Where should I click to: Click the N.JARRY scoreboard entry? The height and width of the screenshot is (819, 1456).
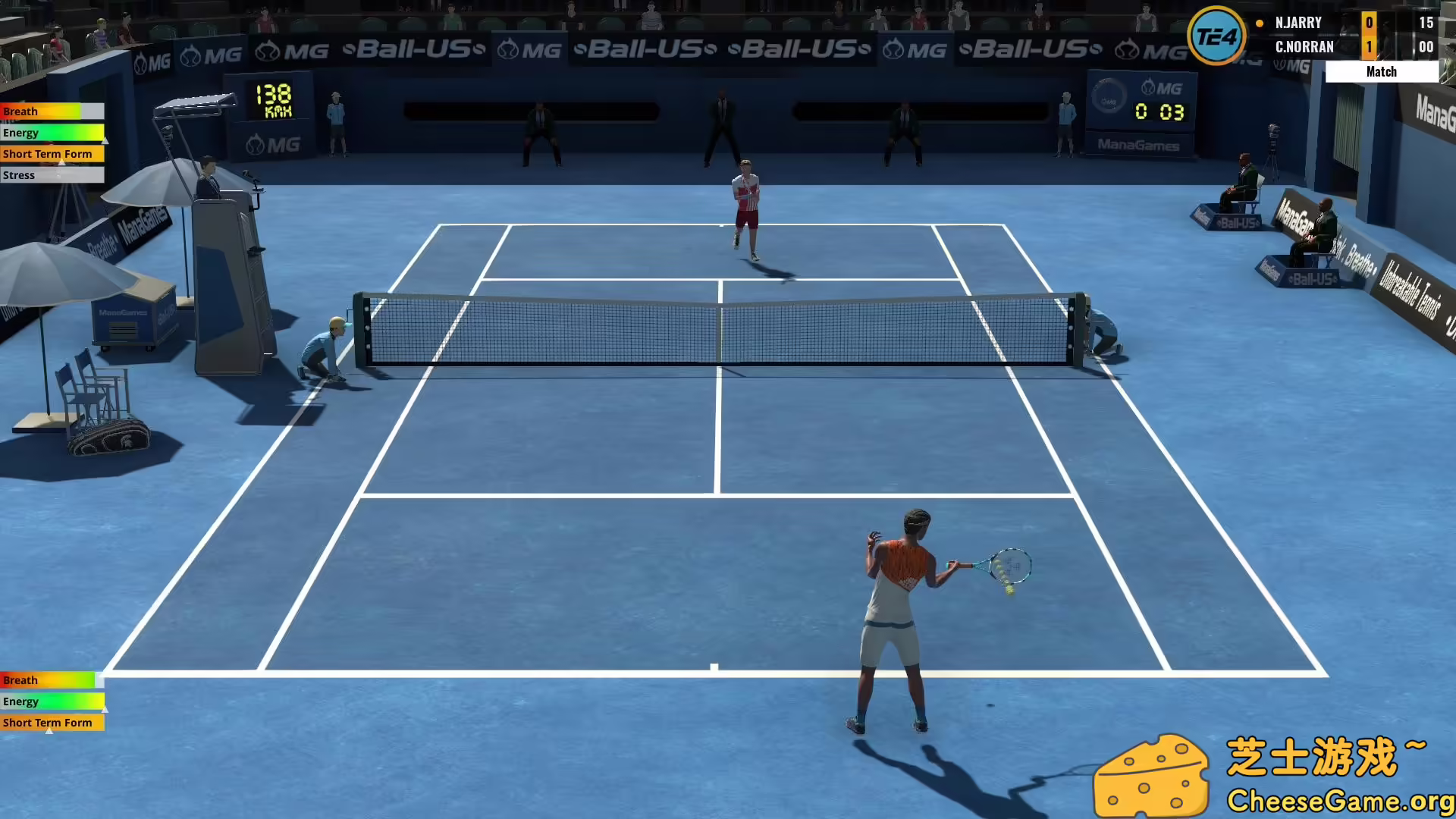pos(1298,23)
